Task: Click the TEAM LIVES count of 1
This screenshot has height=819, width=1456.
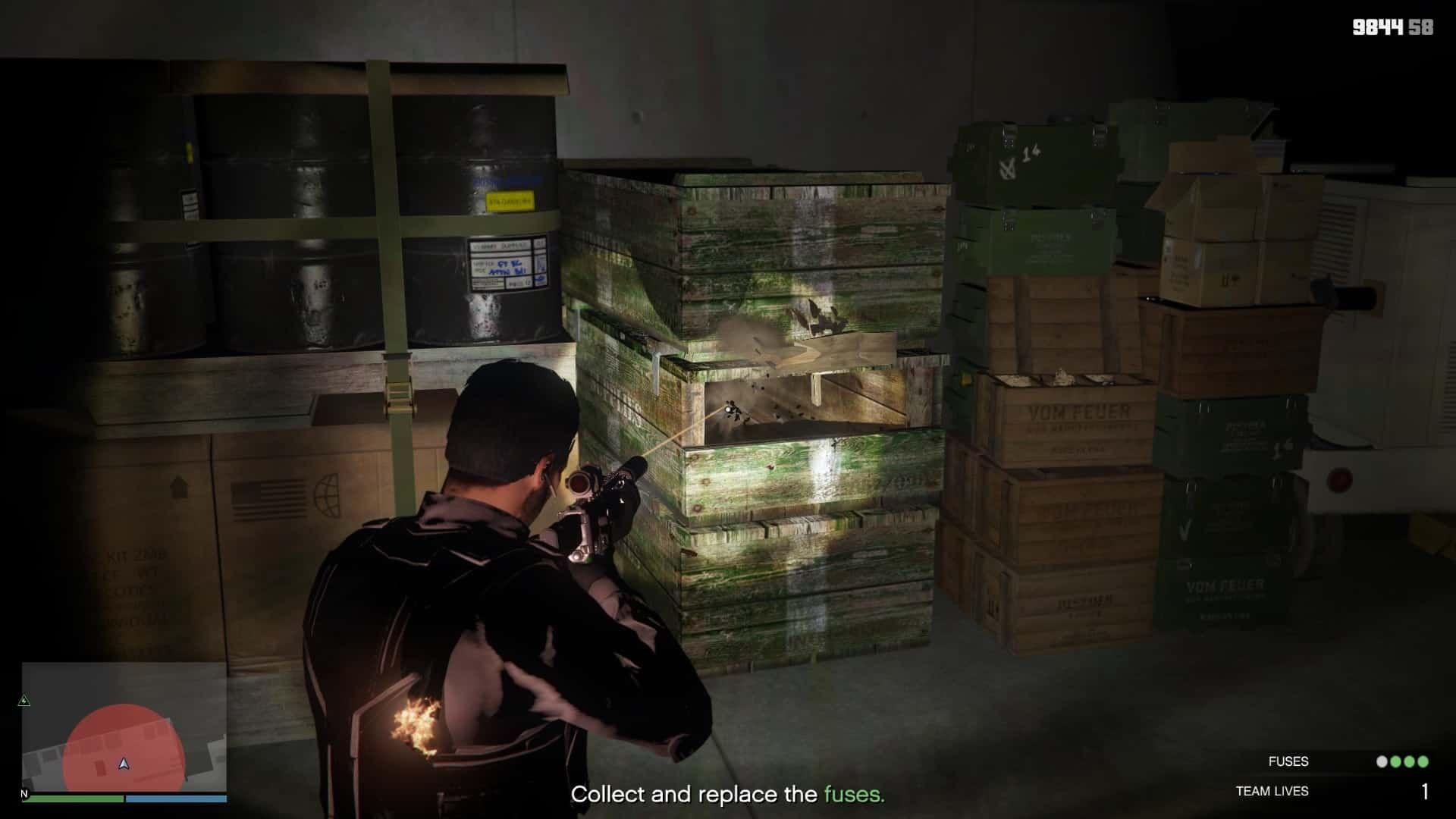Action: coord(1425,790)
